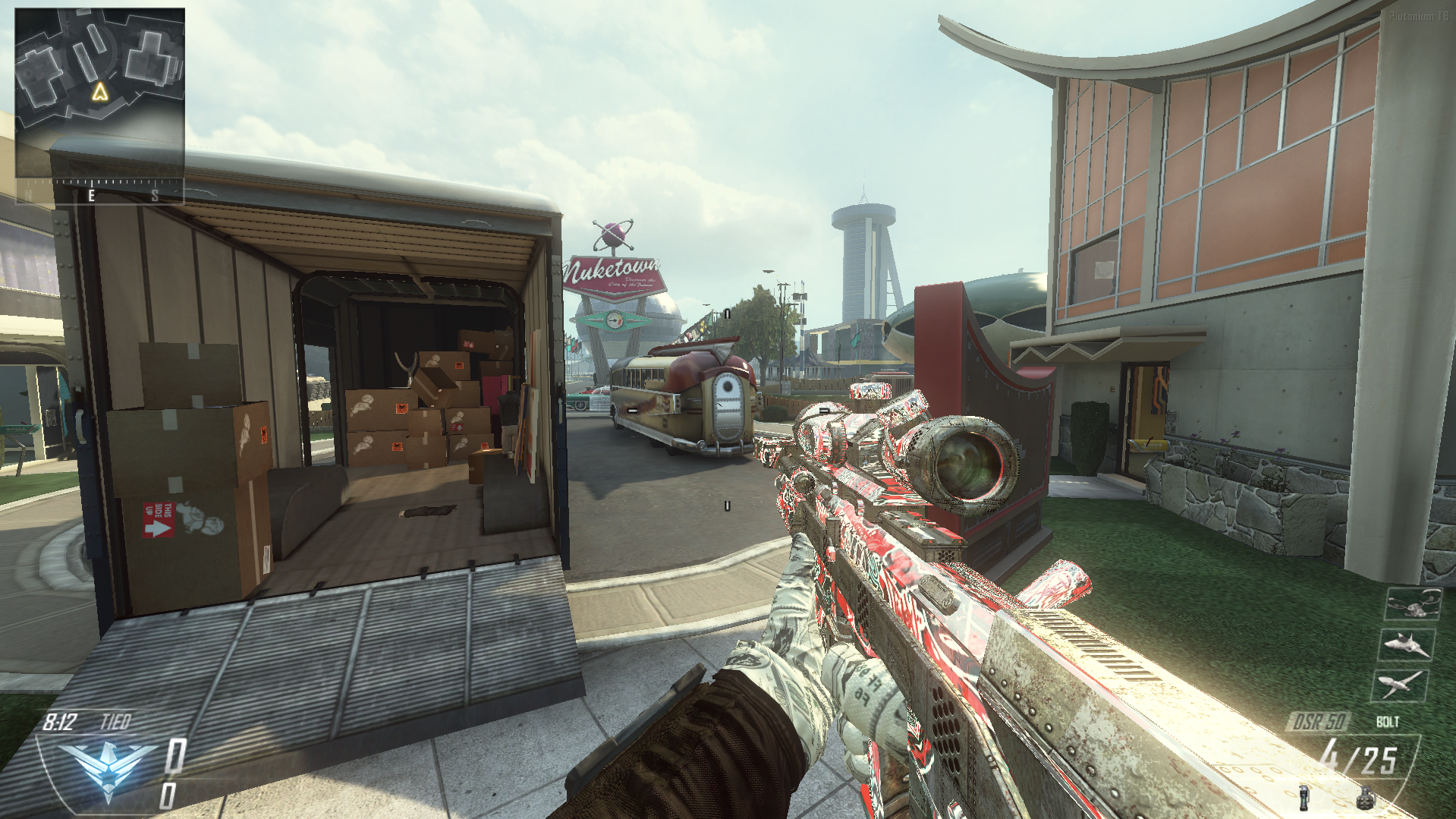Select the rotor drone scorestreak icon
This screenshot has height=819, width=1456.
click(1414, 605)
